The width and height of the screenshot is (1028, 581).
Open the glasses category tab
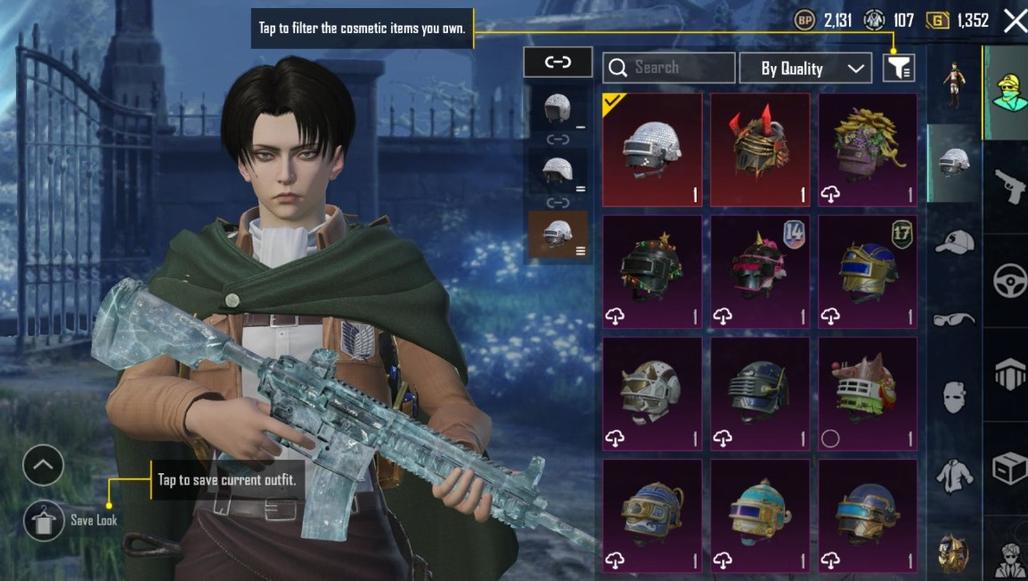pos(954,319)
